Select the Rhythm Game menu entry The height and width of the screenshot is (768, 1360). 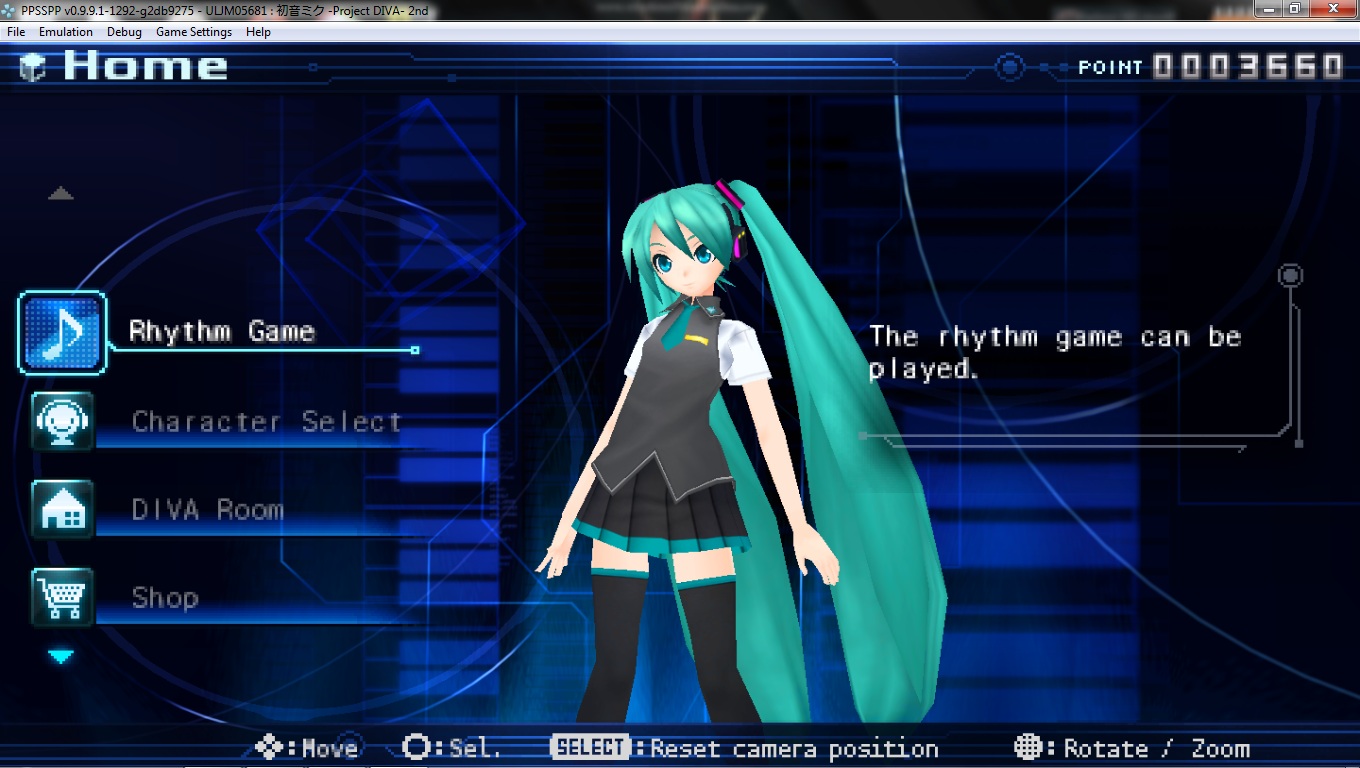(x=222, y=332)
